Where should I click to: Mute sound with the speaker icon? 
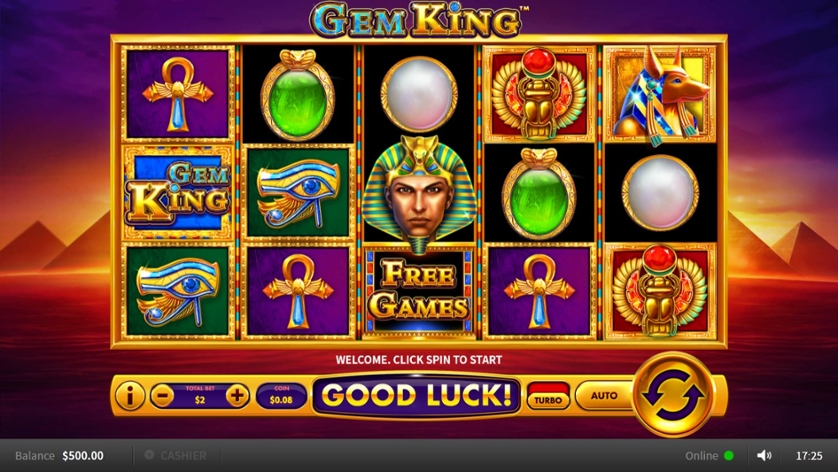point(764,456)
